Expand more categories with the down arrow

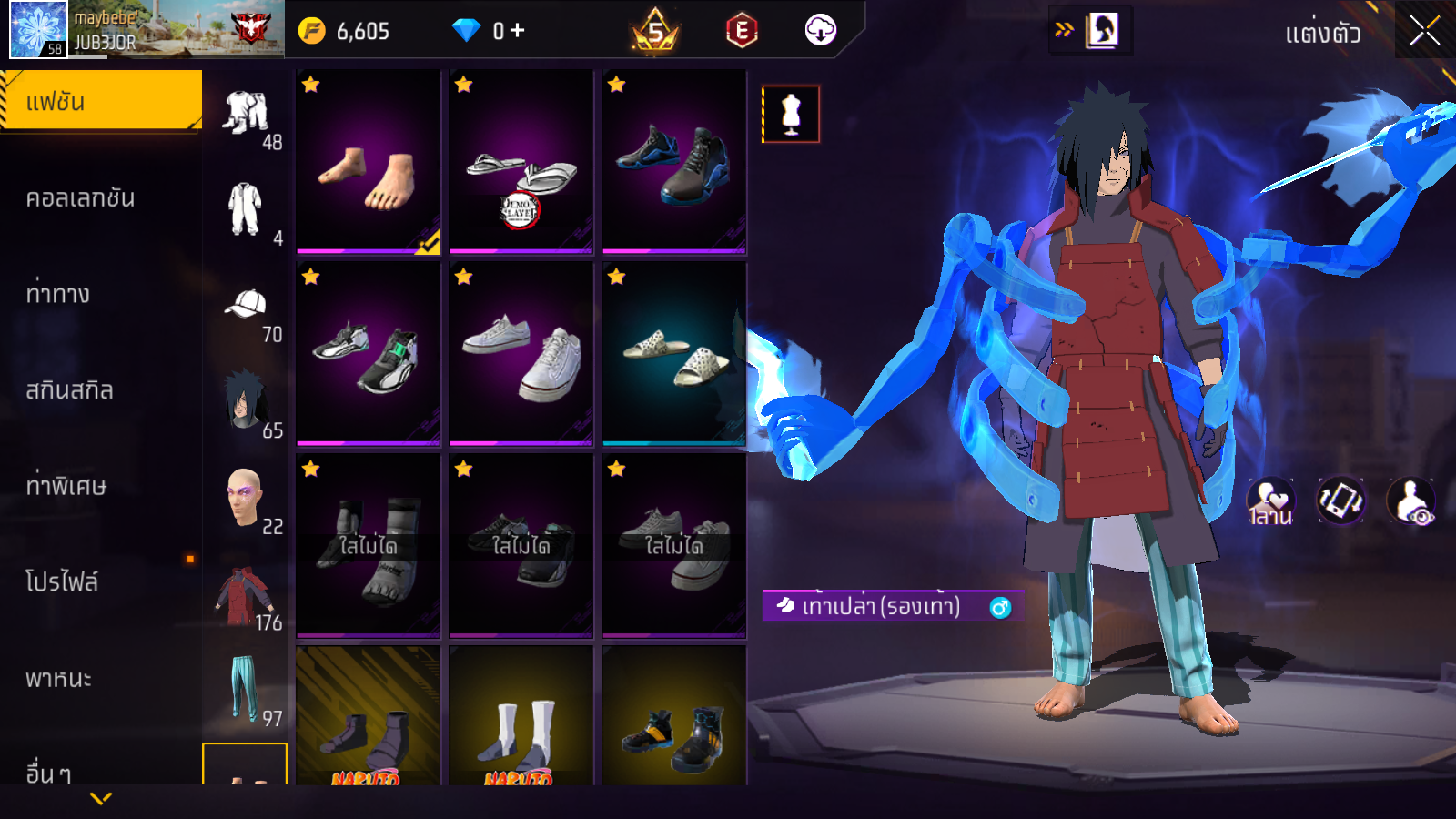click(x=101, y=799)
